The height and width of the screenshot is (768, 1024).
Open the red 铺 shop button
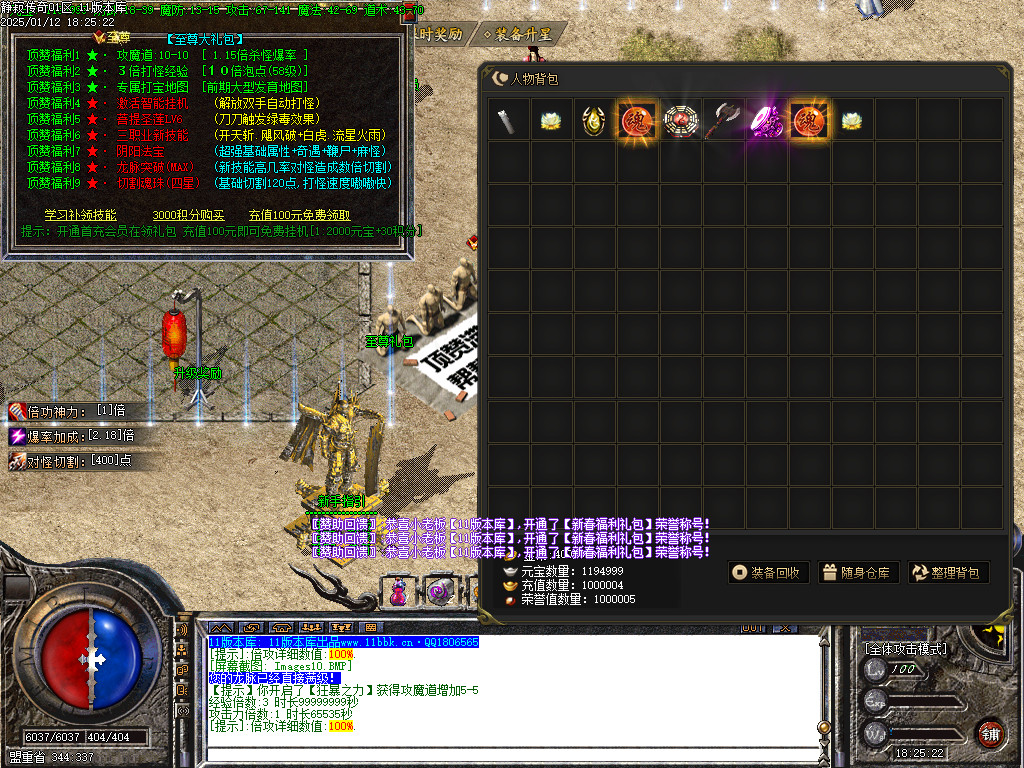tap(990, 731)
